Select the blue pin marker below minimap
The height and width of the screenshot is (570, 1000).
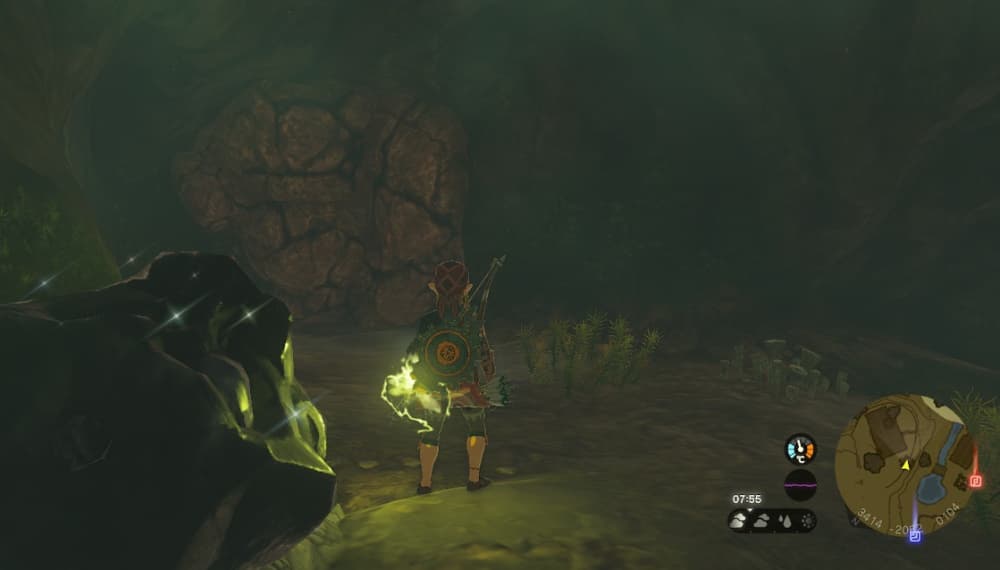coord(914,537)
